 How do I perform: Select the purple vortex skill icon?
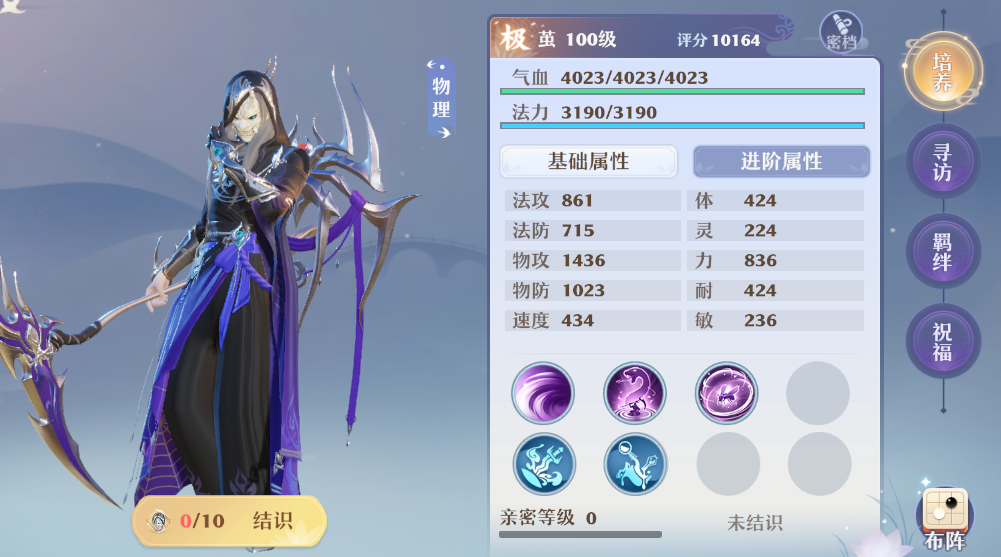tap(543, 393)
